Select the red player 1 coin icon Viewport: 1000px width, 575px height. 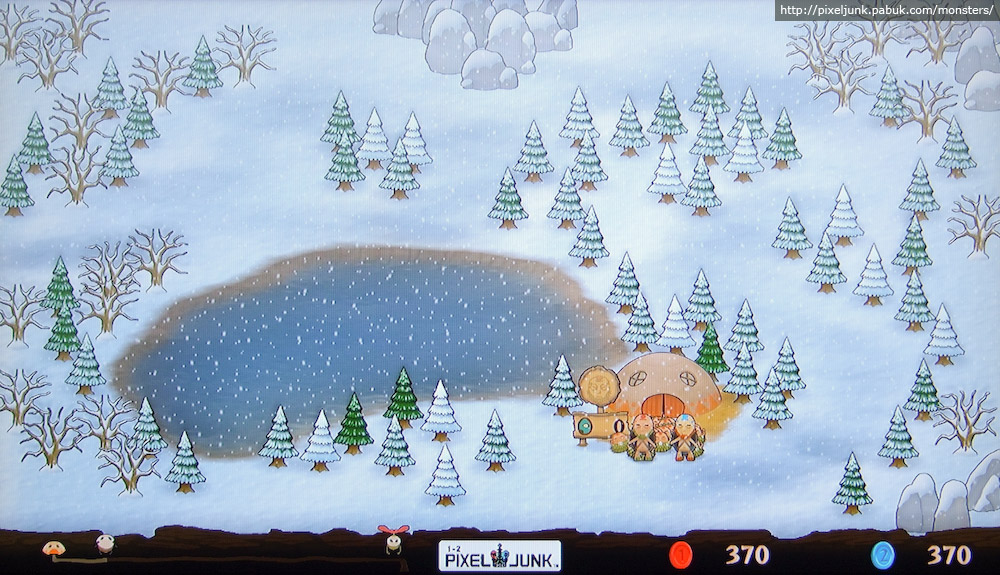click(681, 554)
